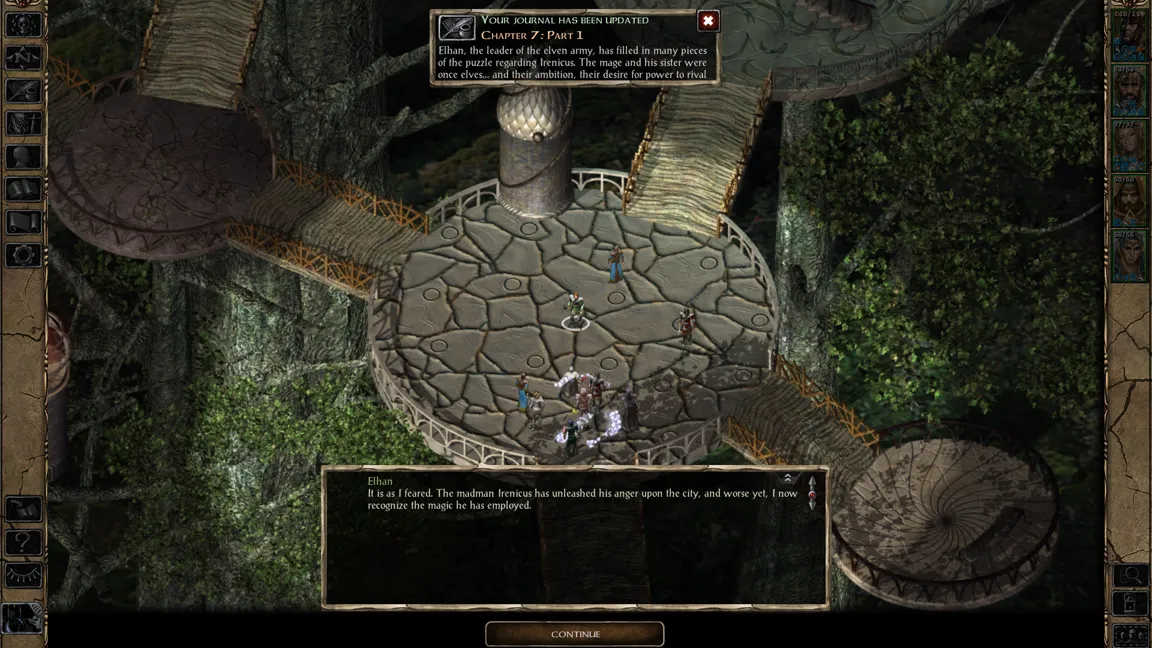Viewport: 1152px width, 648px height.
Task: Click the dialogue scrollbar down arrow
Action: point(812,506)
